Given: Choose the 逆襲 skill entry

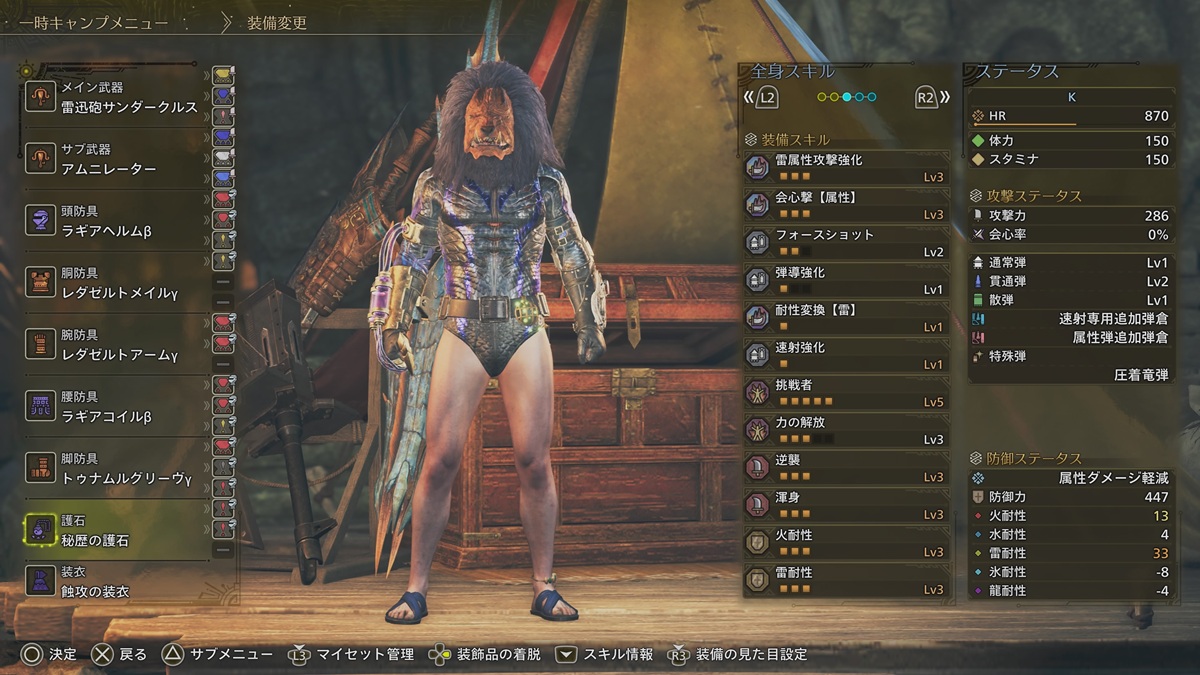Looking at the screenshot, I should pyautogui.click(x=846, y=467).
